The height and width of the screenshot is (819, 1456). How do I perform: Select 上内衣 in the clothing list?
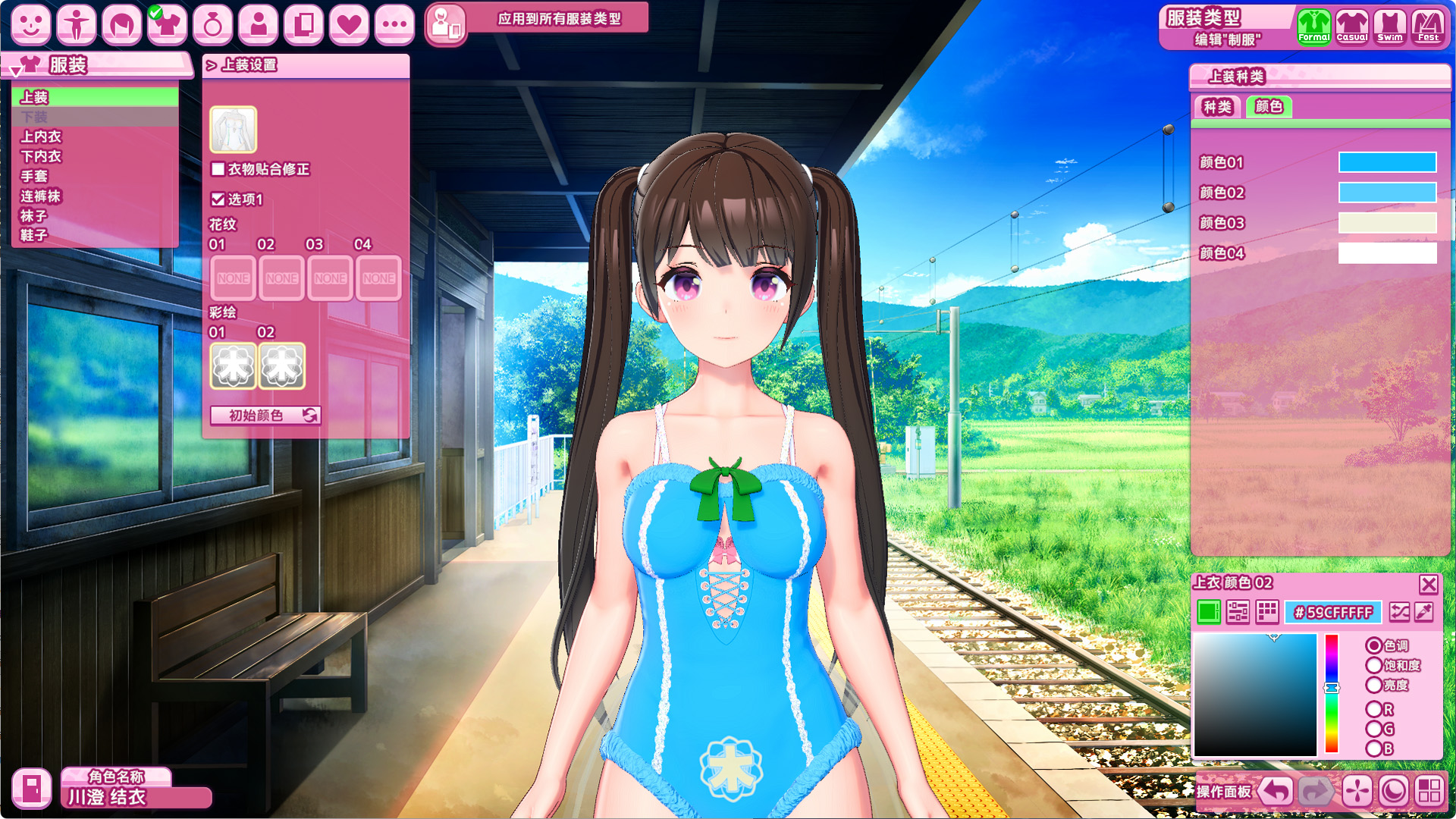click(x=41, y=136)
